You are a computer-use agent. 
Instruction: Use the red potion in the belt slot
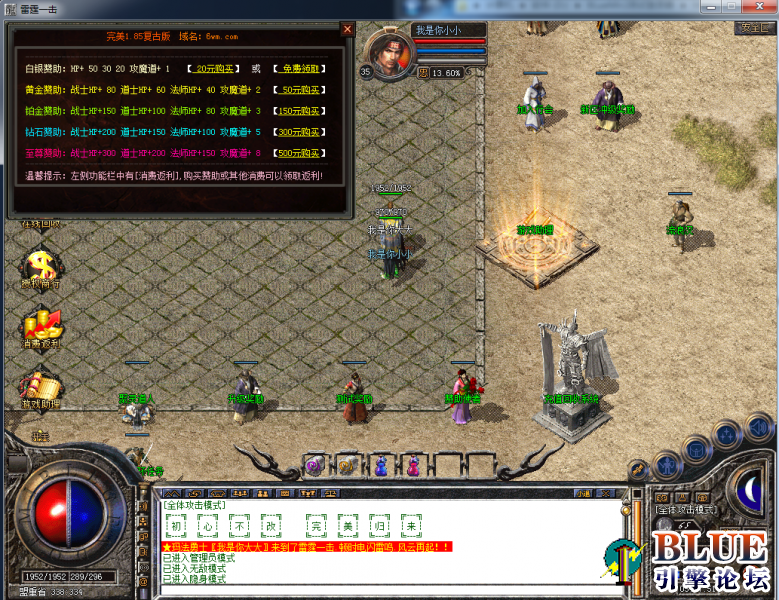click(413, 465)
